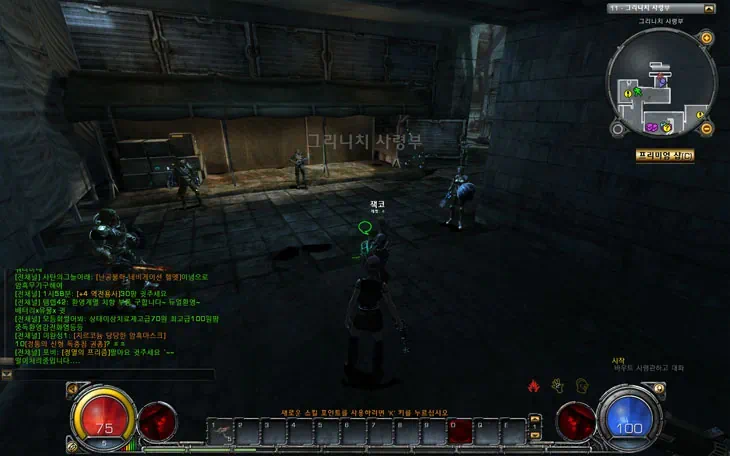Open the 프리미엄 샵 premium shop
The image size is (730, 456).
[x=664, y=155]
